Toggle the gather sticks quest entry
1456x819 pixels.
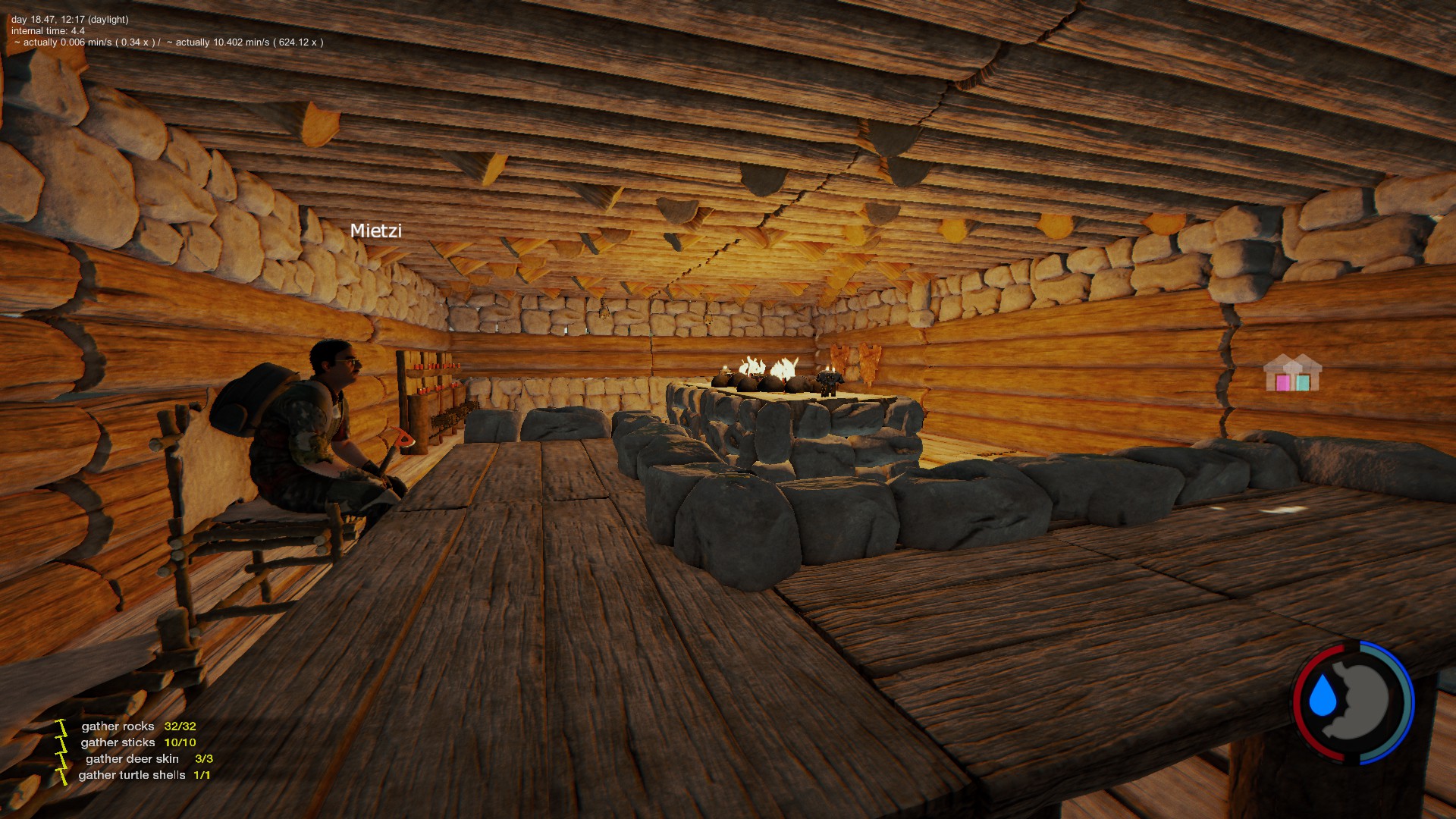[x=117, y=742]
